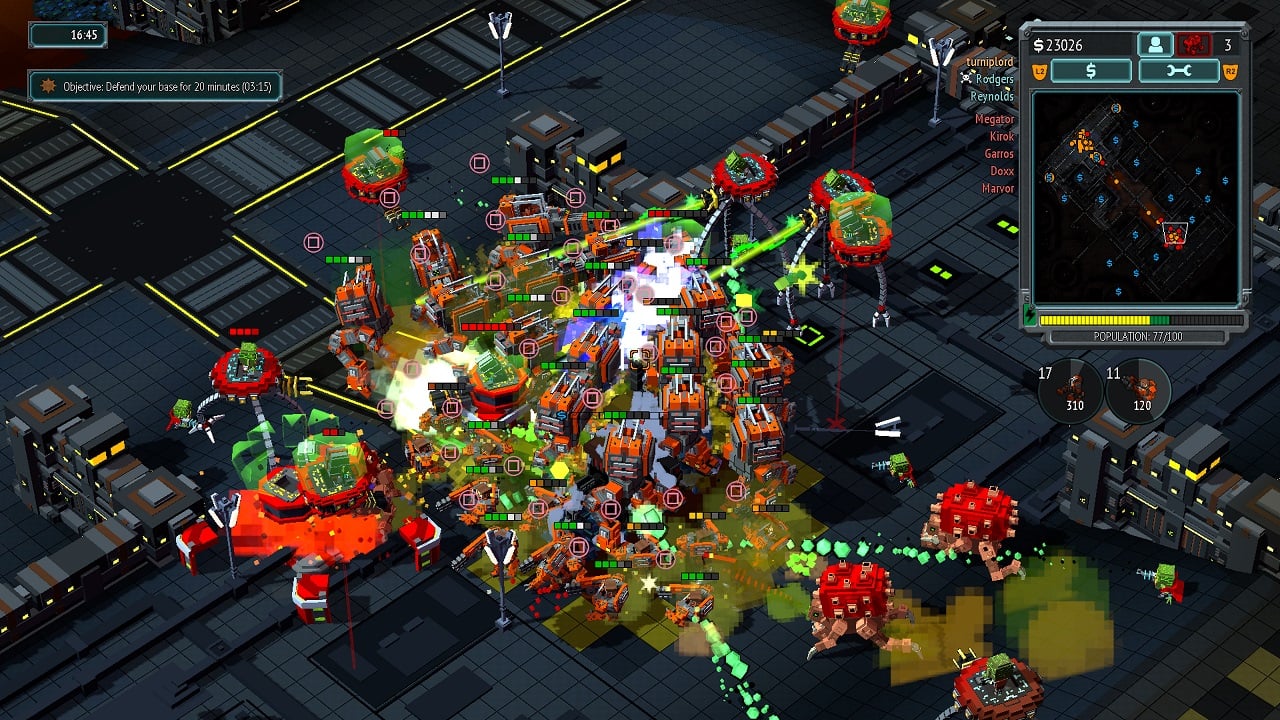Select the player silhouette icon

click(x=1155, y=45)
